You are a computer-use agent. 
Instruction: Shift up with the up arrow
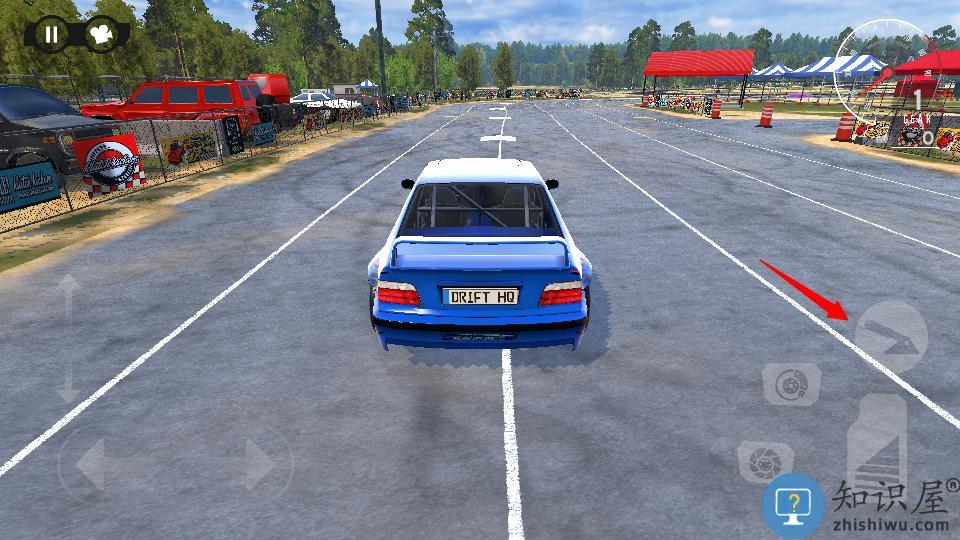[x=68, y=295]
